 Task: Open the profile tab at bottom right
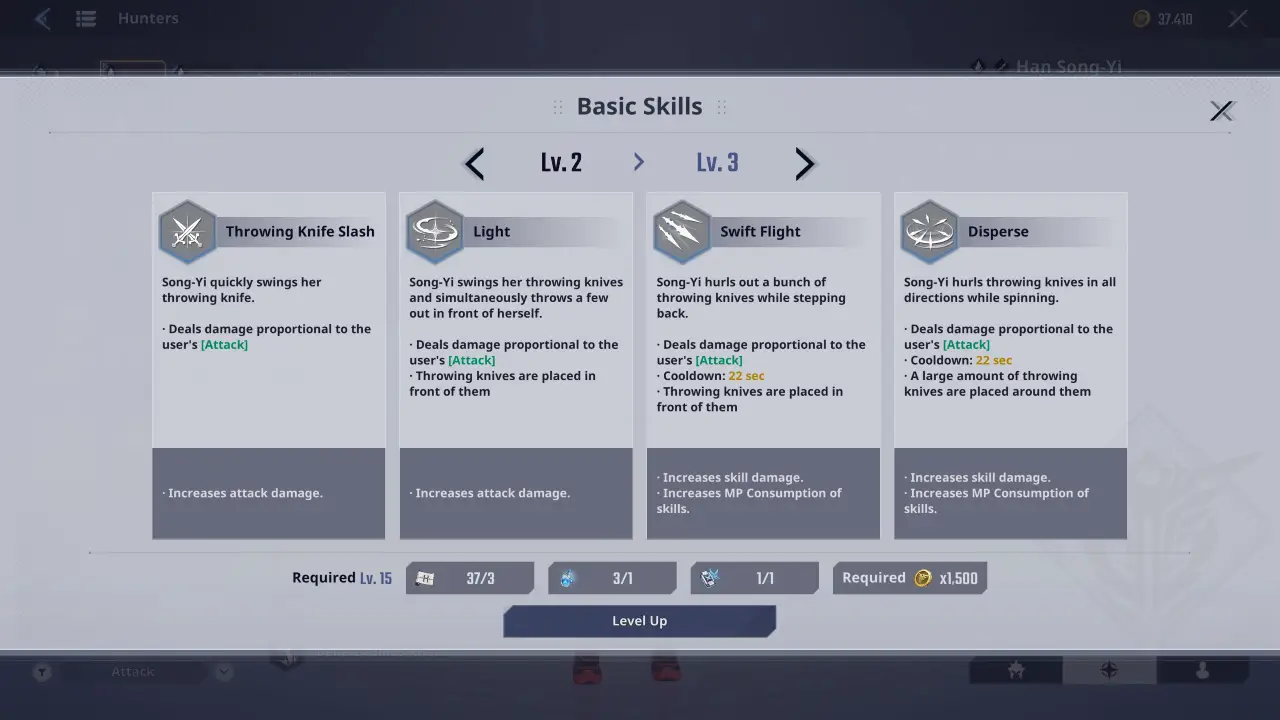pyautogui.click(x=1202, y=671)
